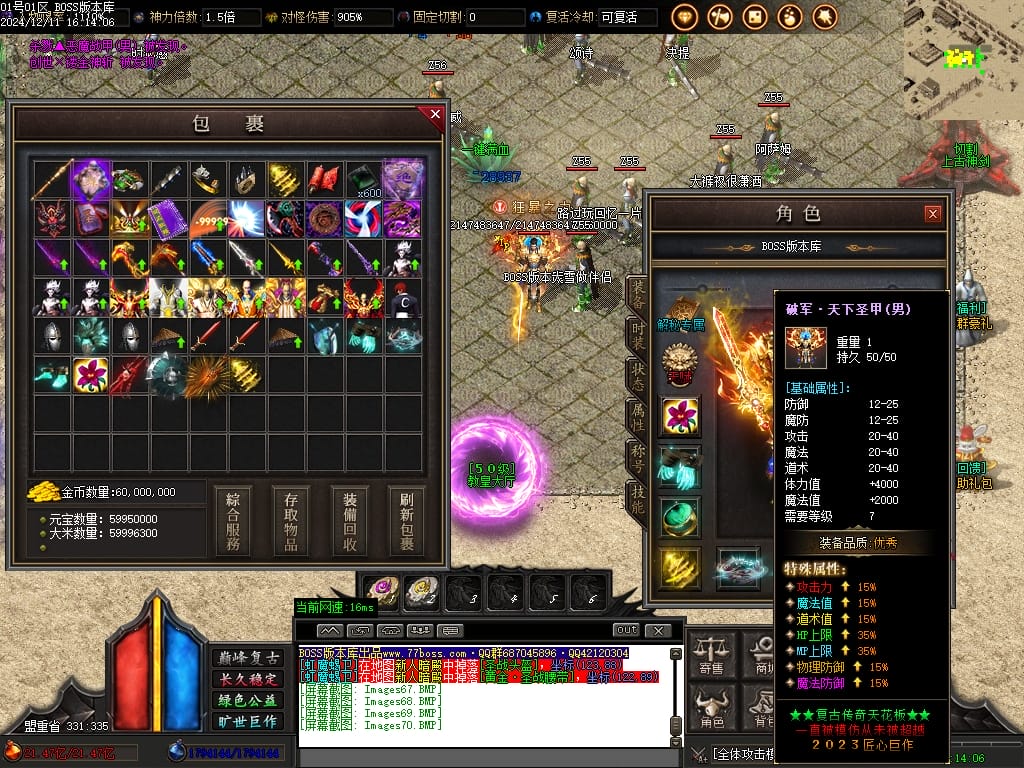Close the 包裹 inventory window
The image size is (1024, 768).
435,115
